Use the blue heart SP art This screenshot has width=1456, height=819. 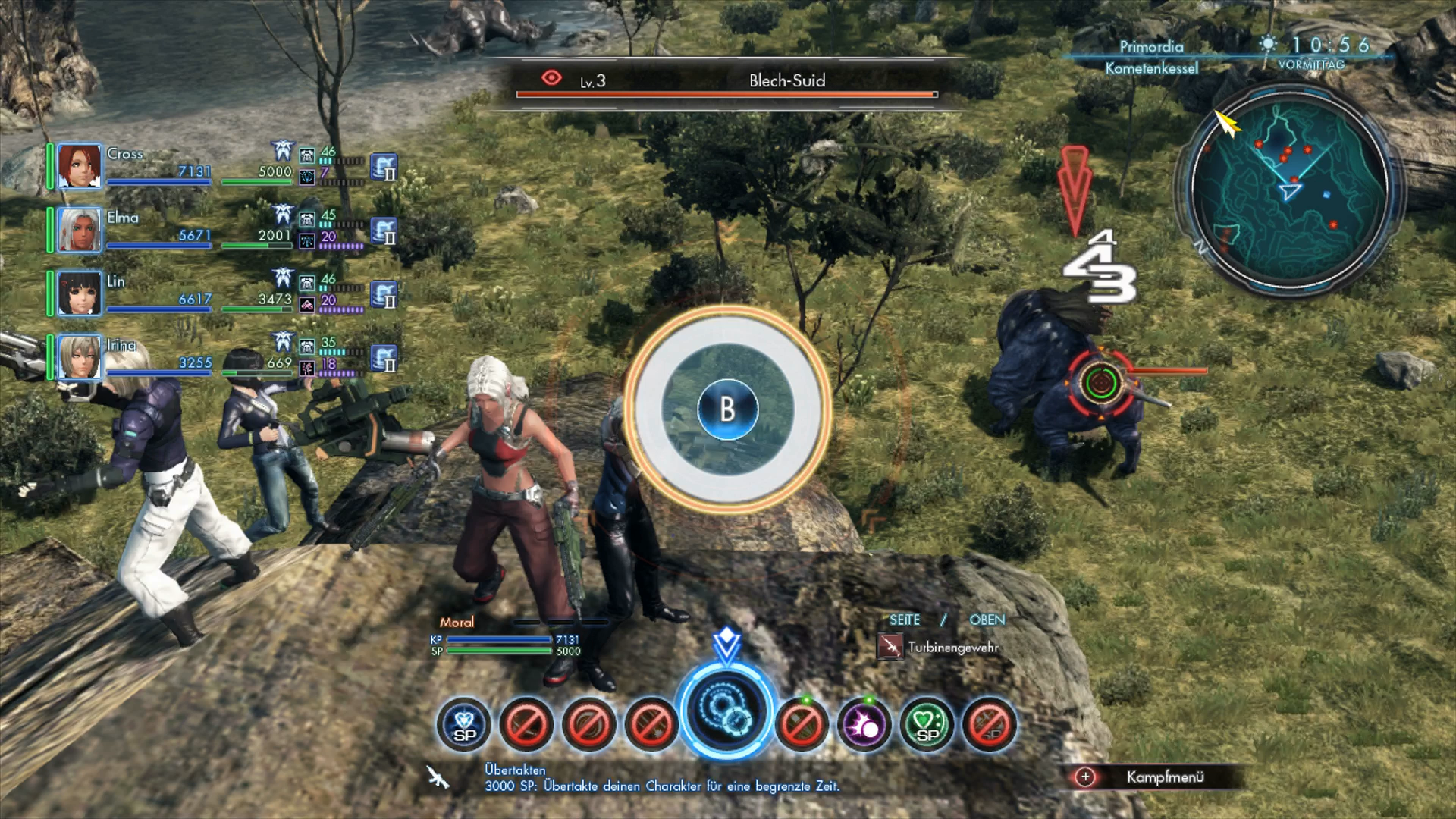(x=464, y=724)
